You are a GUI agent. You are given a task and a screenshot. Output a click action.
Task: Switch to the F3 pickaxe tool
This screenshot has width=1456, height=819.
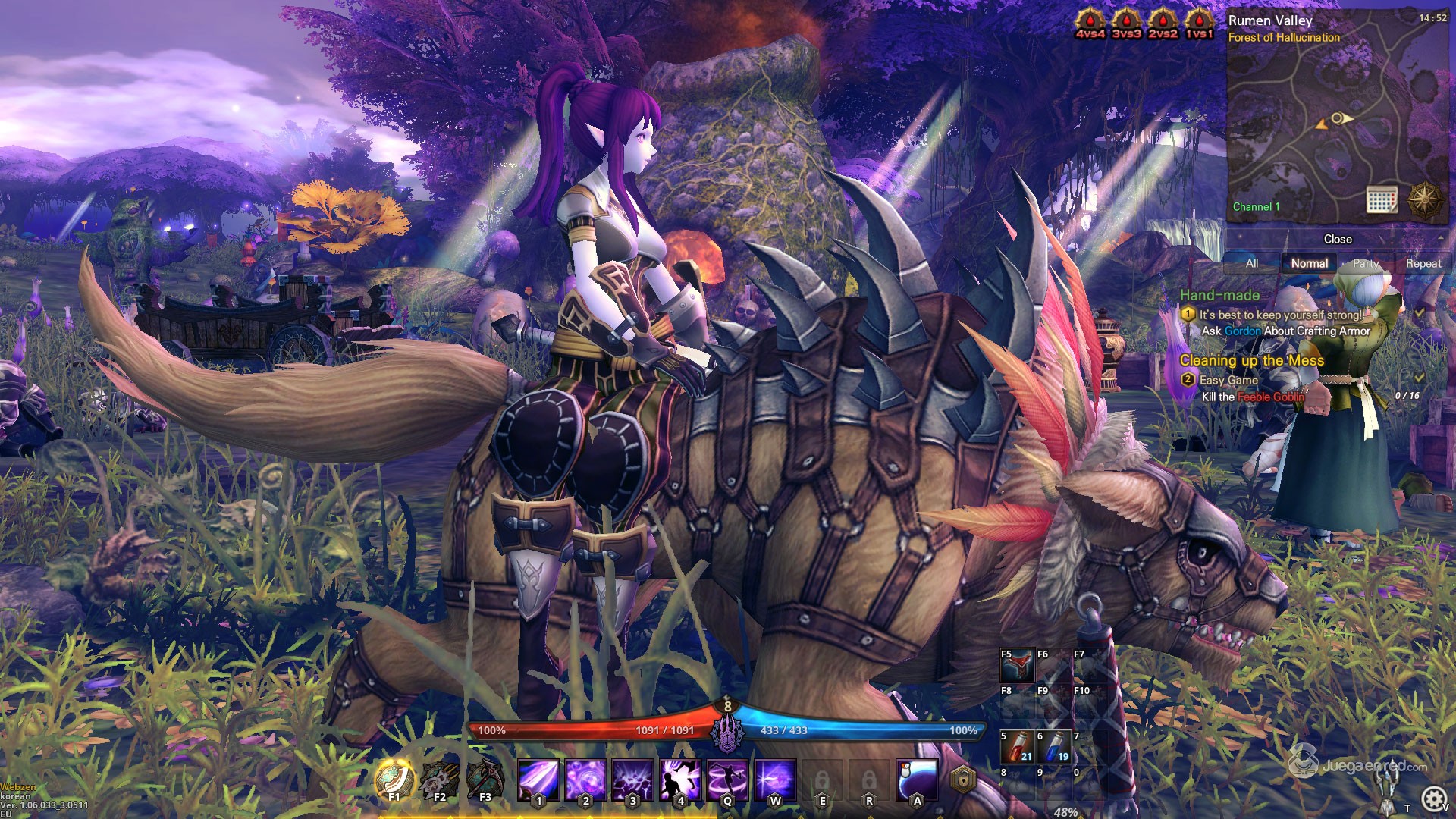pos(485,779)
